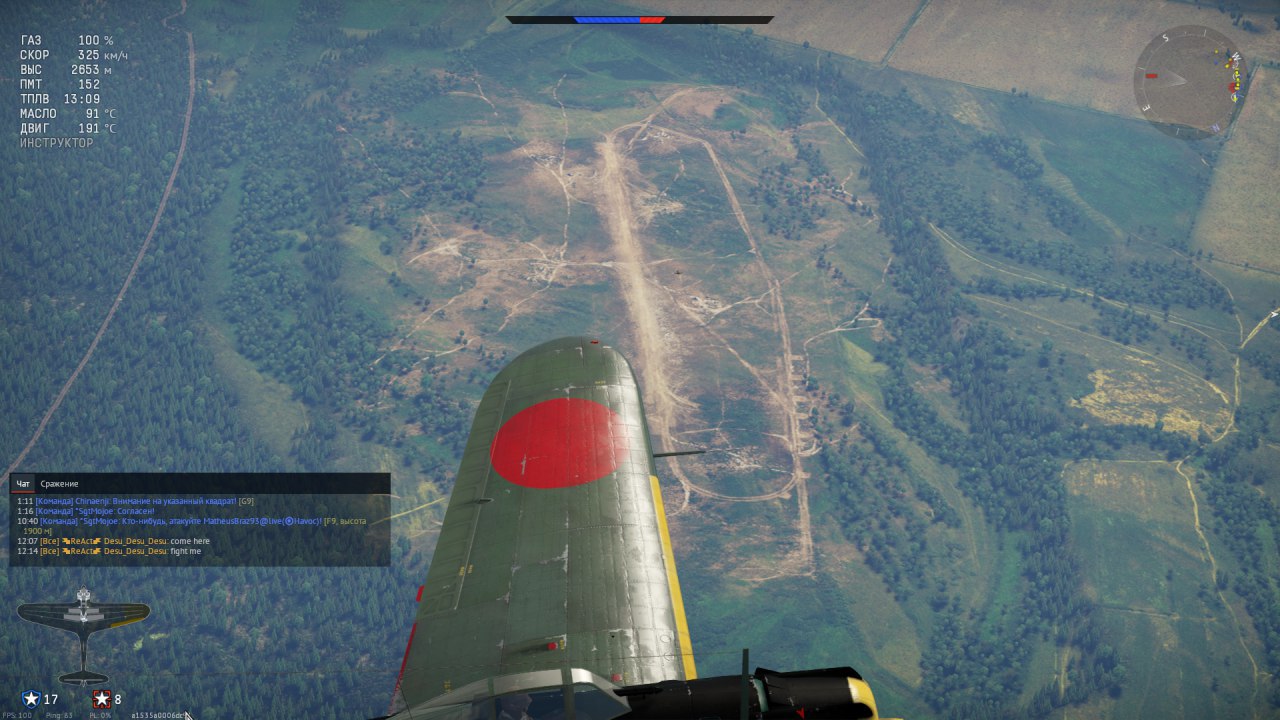Screen dimensions: 1280x720
Task: Open the Сражение tab in chat
Action: coord(59,484)
